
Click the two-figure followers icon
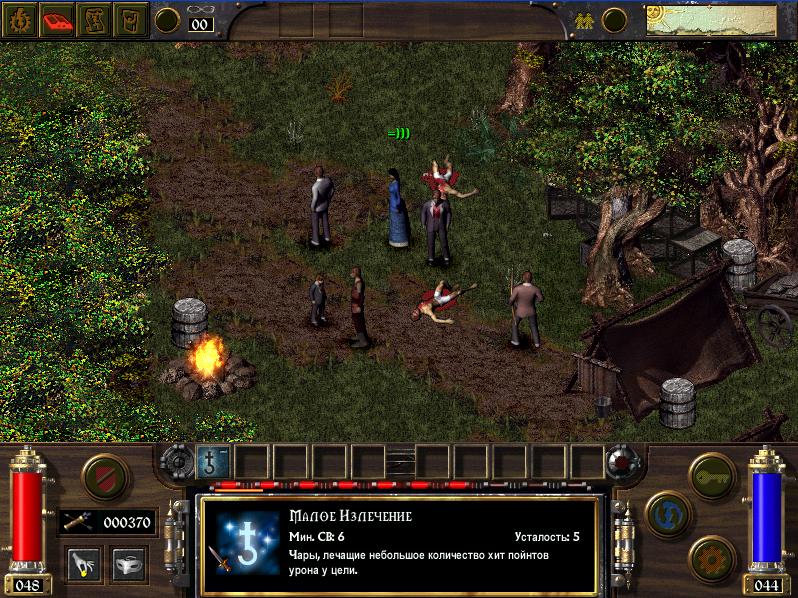pyautogui.click(x=582, y=18)
